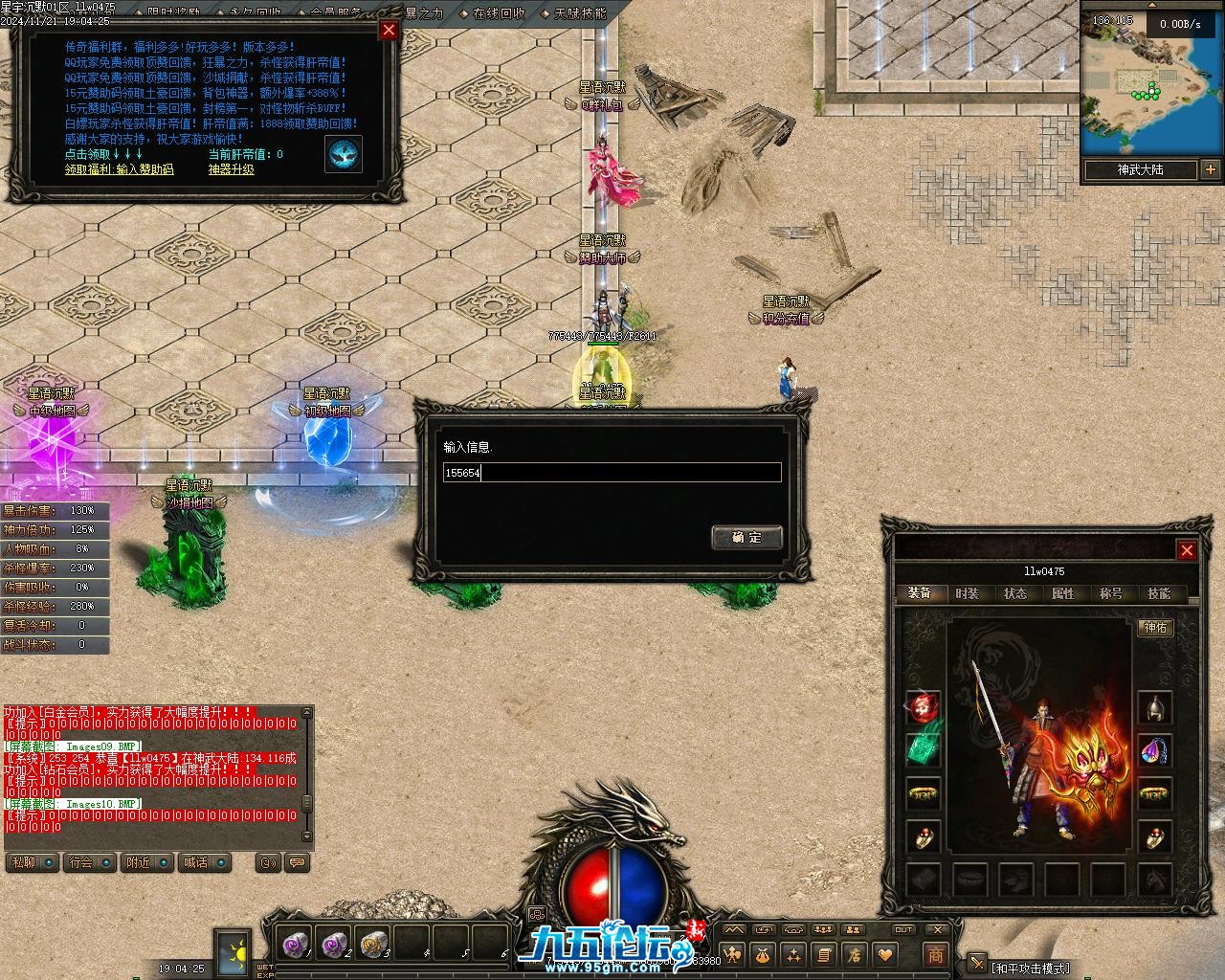
Task: Select the purple teardrop necklace slot
Action: (1155, 751)
